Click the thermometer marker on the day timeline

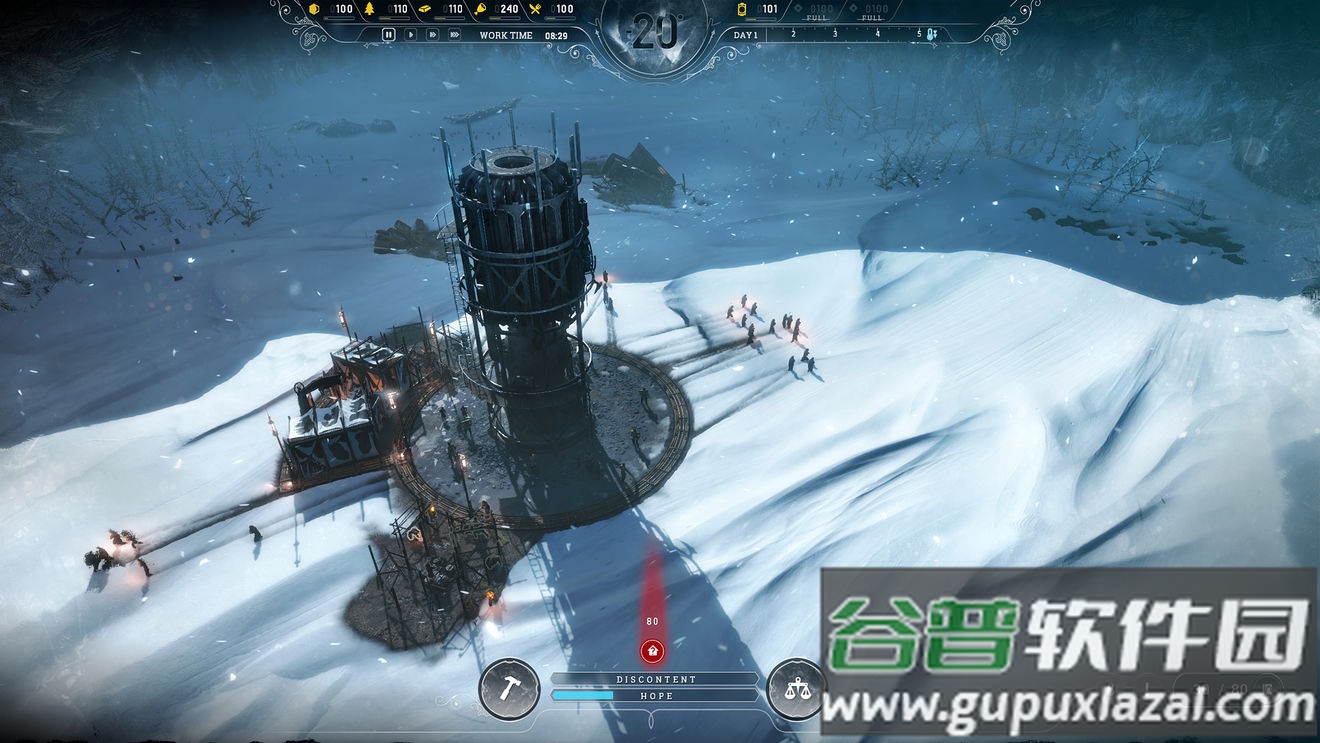930,33
